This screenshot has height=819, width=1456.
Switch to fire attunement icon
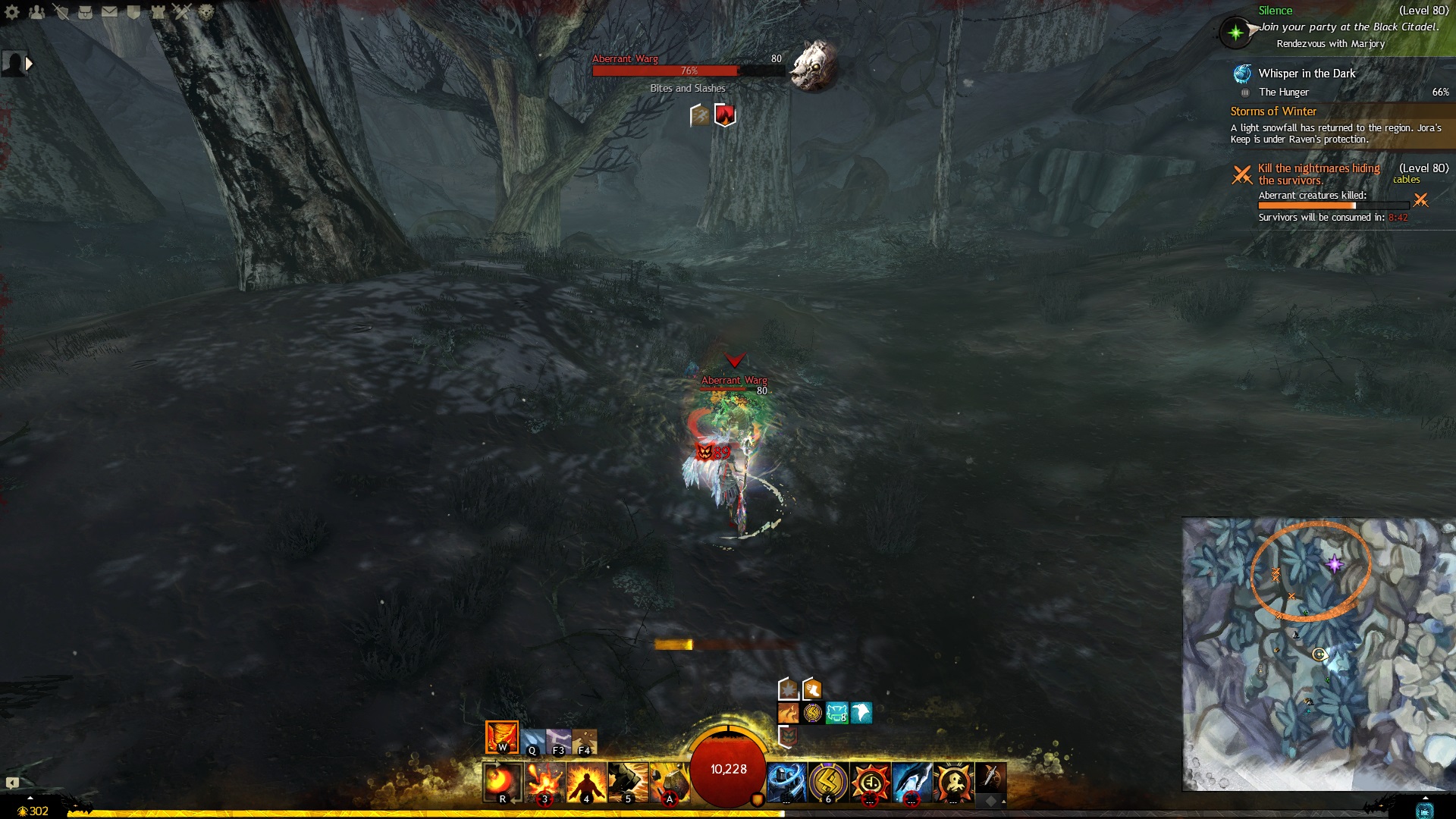pos(501,737)
